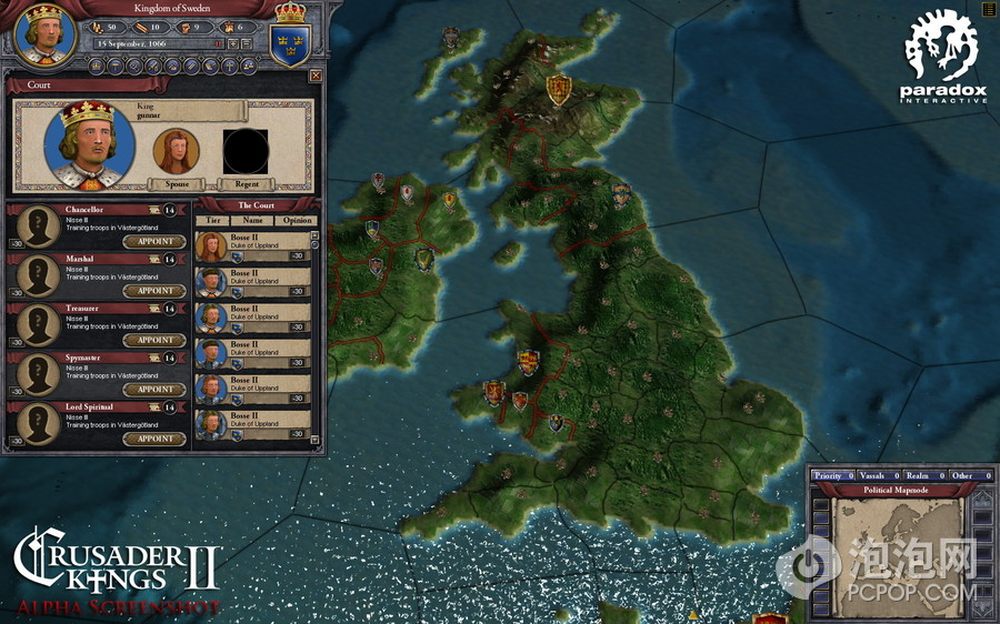Appoint a new Marshal
Viewport: 1000px width, 624px height.
155,290
